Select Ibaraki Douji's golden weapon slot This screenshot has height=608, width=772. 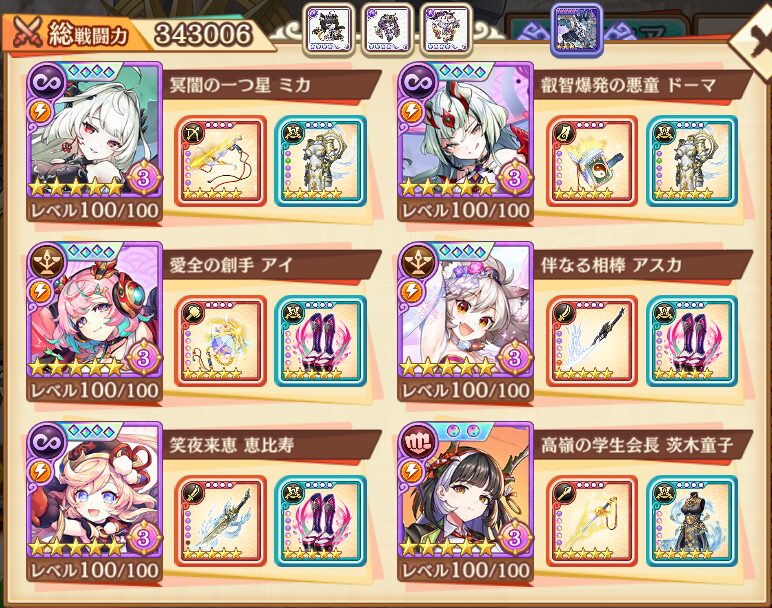pos(592,521)
